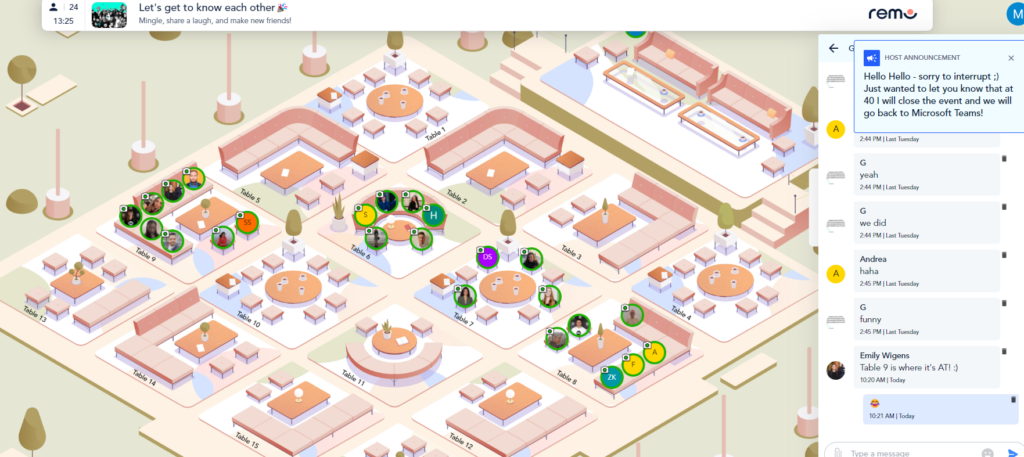
Task: Select the yellow S participant avatar
Action: coord(365,214)
